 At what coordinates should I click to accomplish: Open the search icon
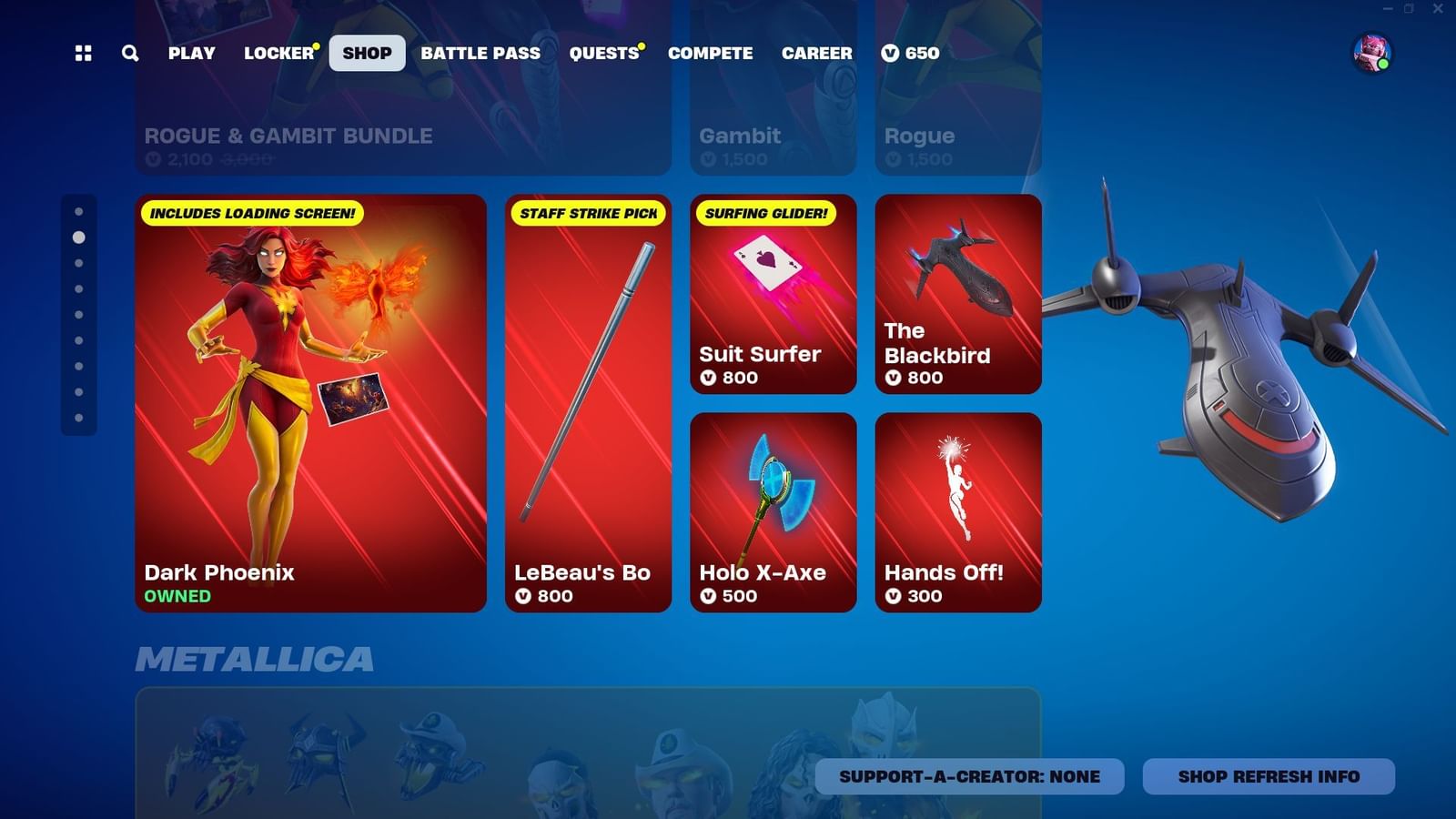[128, 54]
